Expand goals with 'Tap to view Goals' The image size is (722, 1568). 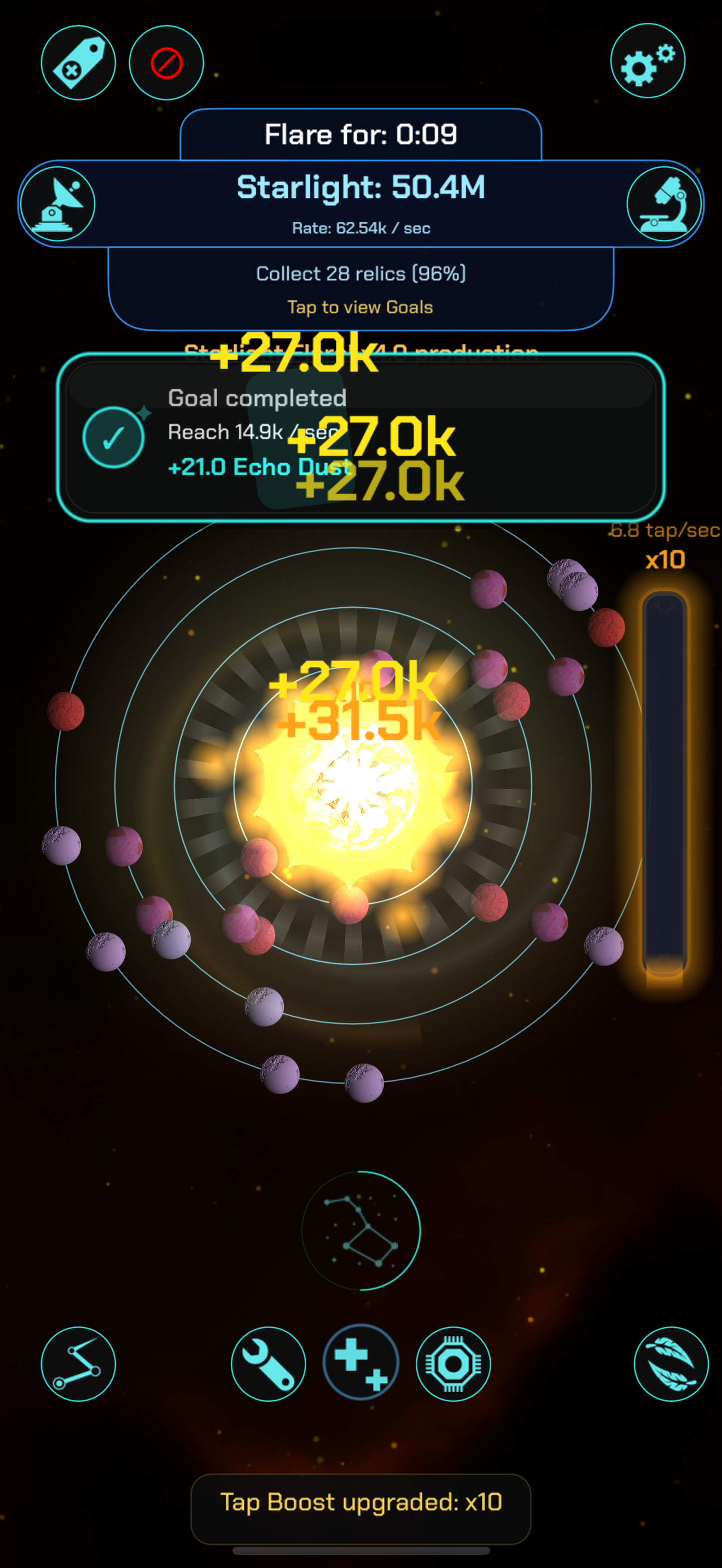pyautogui.click(x=360, y=307)
